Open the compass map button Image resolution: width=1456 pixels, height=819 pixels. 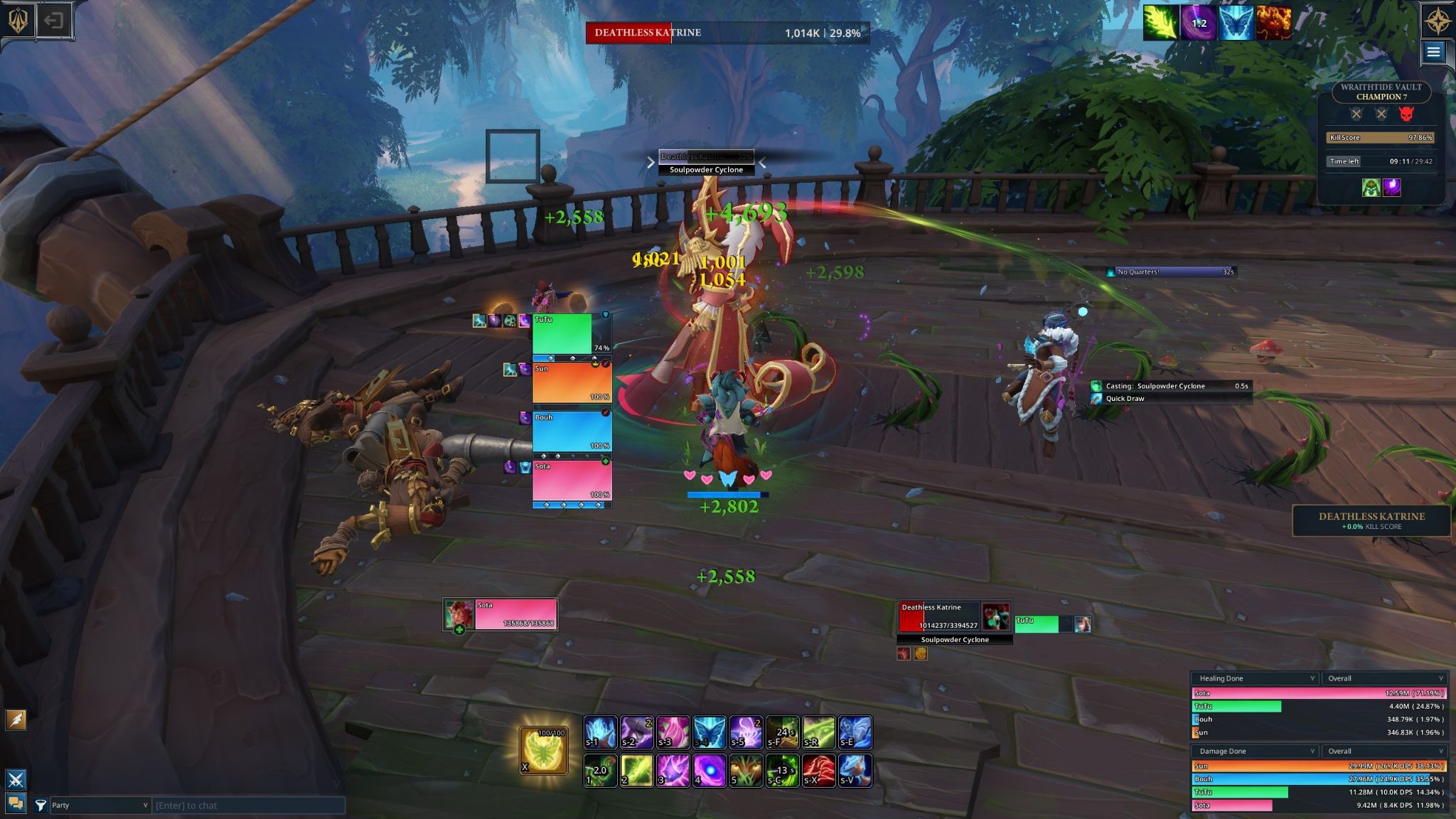(1437, 21)
